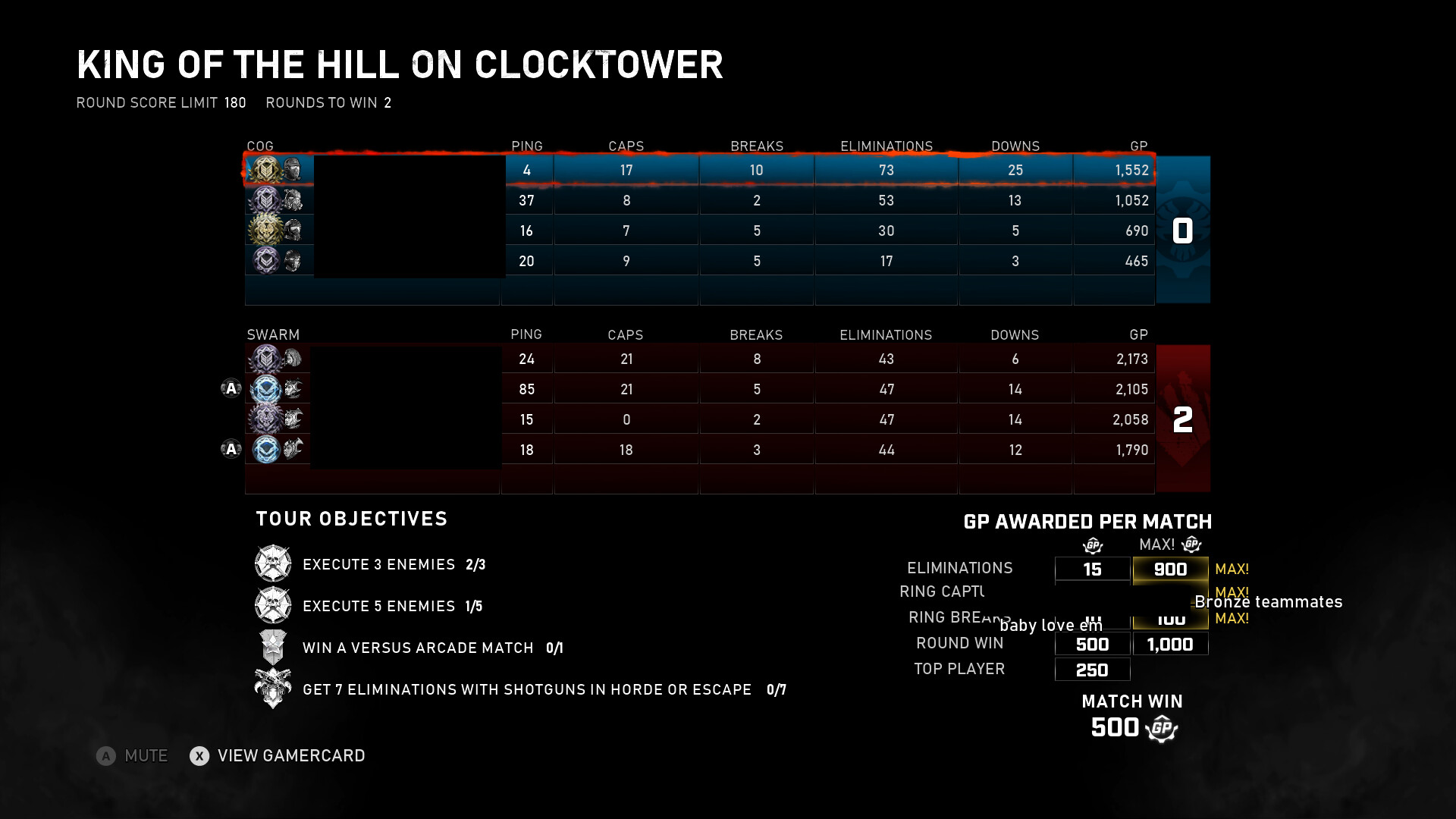The image size is (1456, 819).
Task: Choose the Swarm player row with 2,105 GP
Action: point(698,389)
